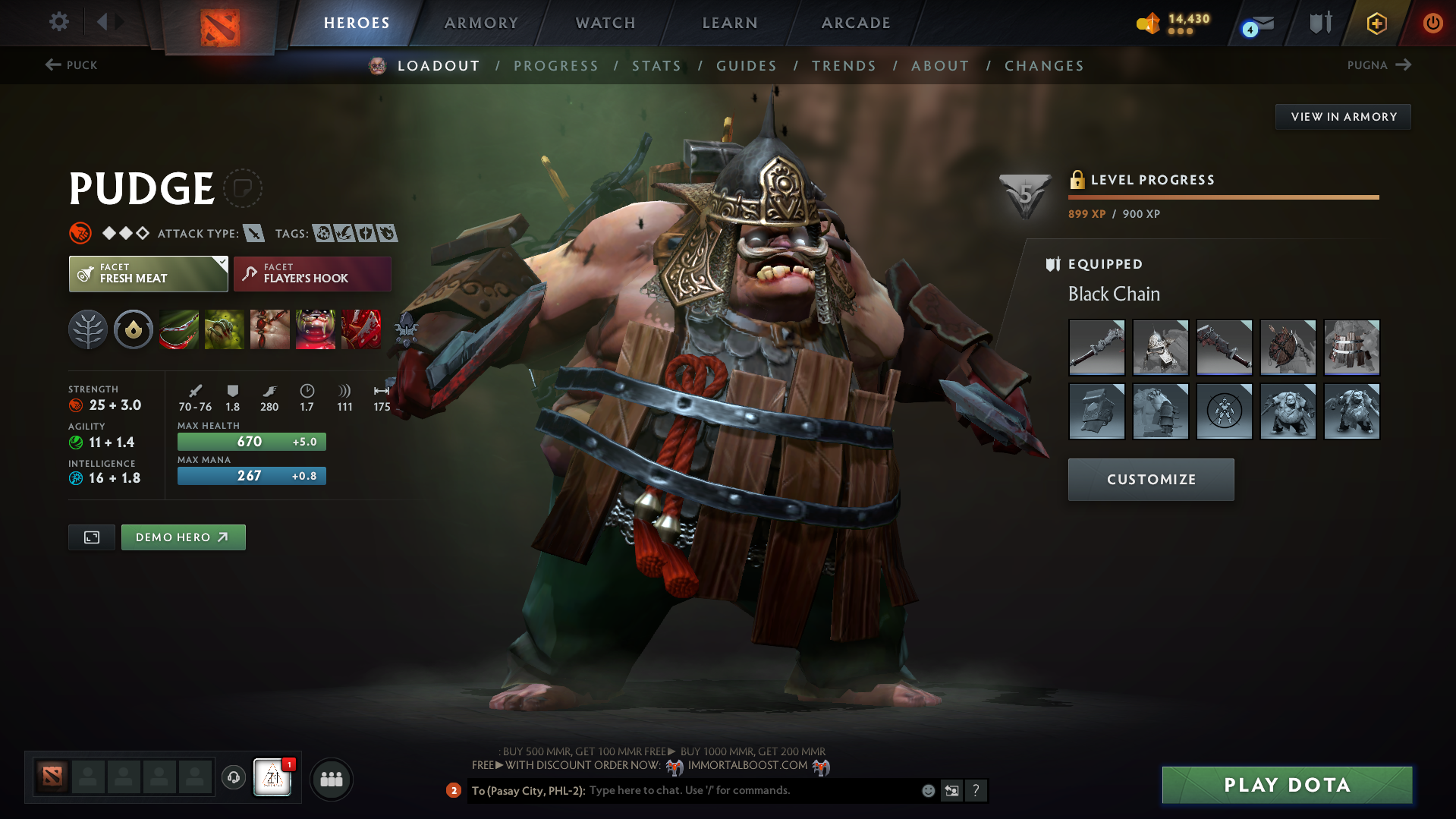Go back to Puck with the left arrow

(50, 65)
